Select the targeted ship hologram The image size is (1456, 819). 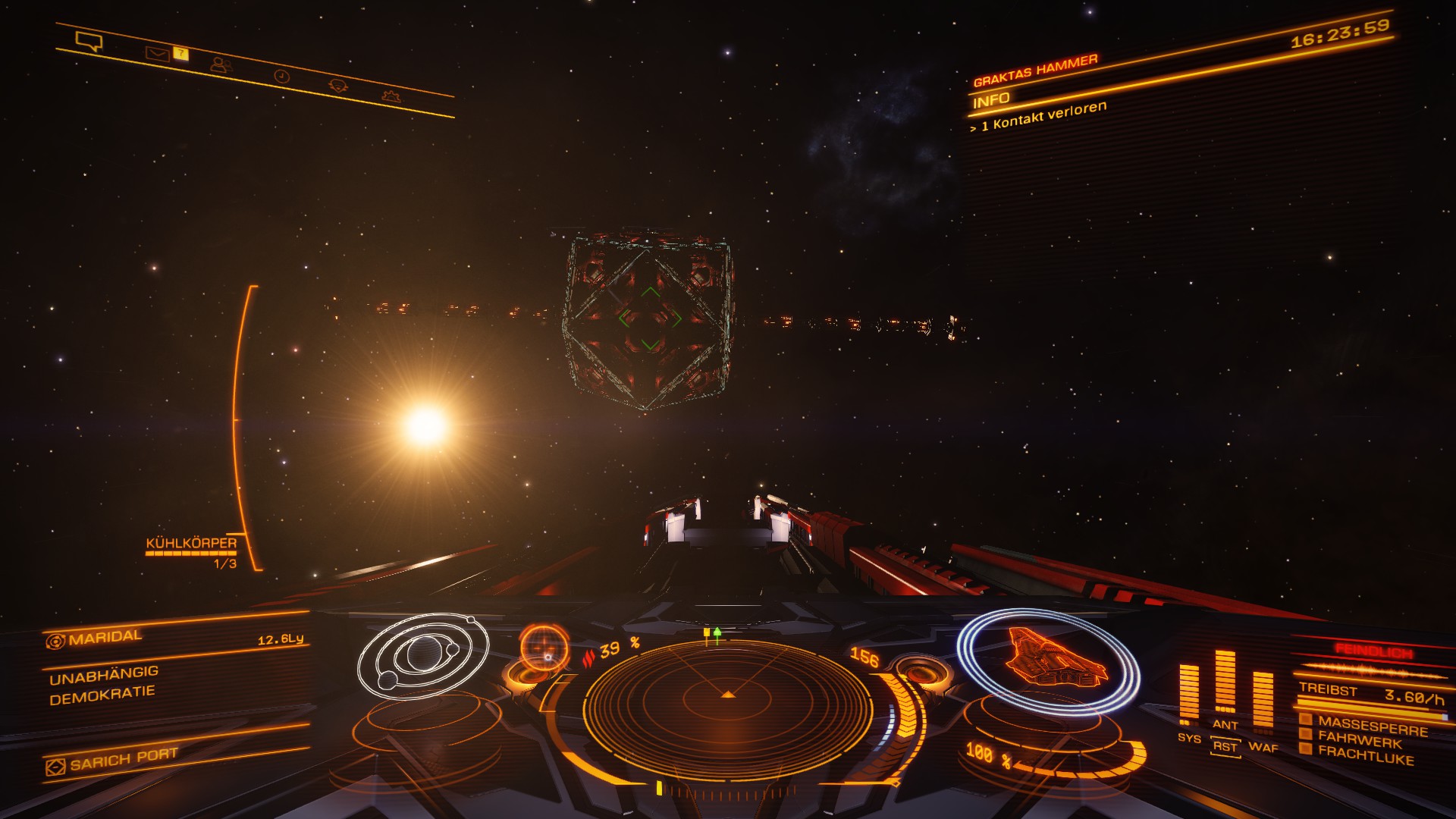pos(1051,660)
